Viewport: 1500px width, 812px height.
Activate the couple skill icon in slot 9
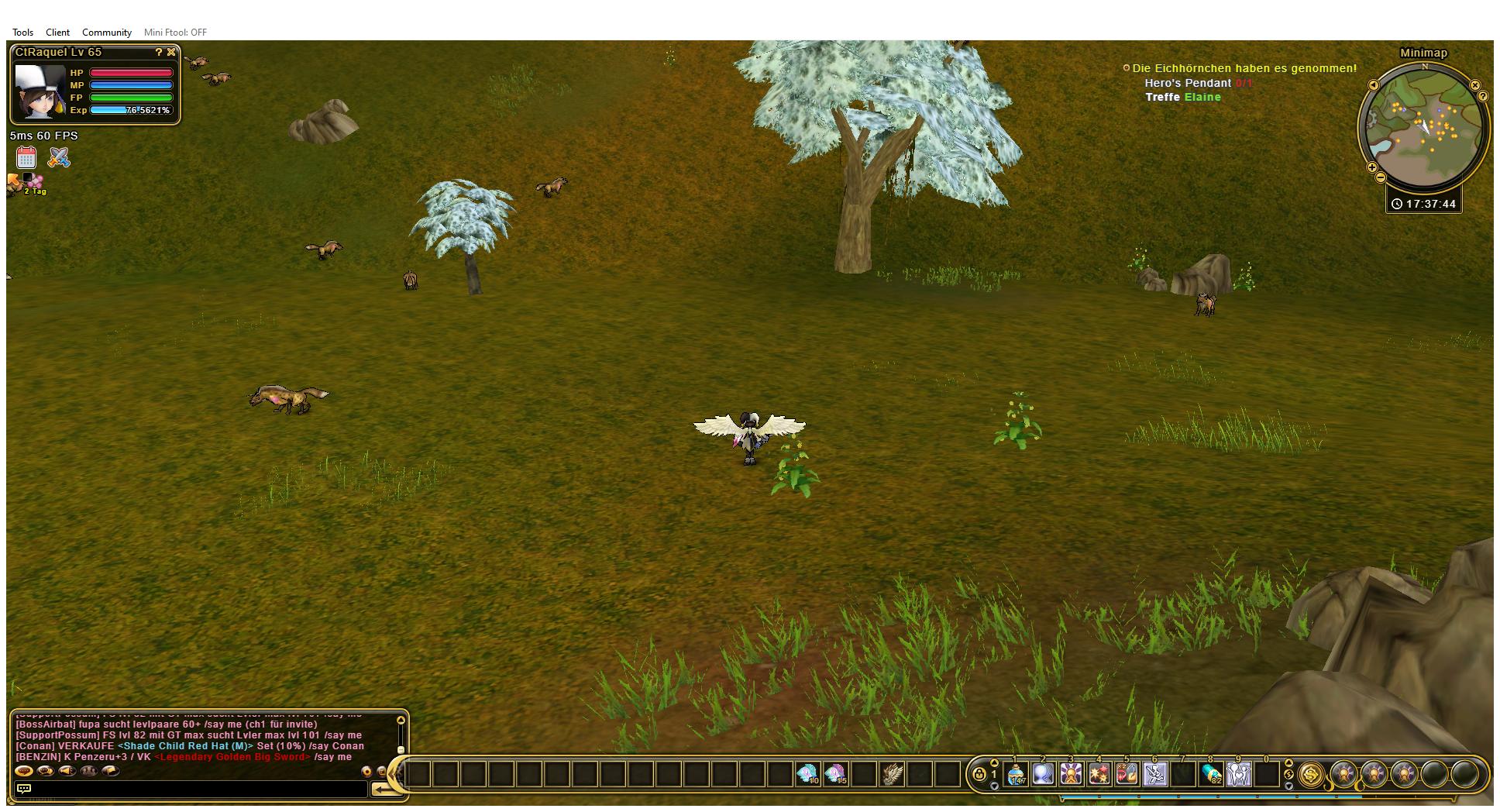pyautogui.click(x=1238, y=773)
